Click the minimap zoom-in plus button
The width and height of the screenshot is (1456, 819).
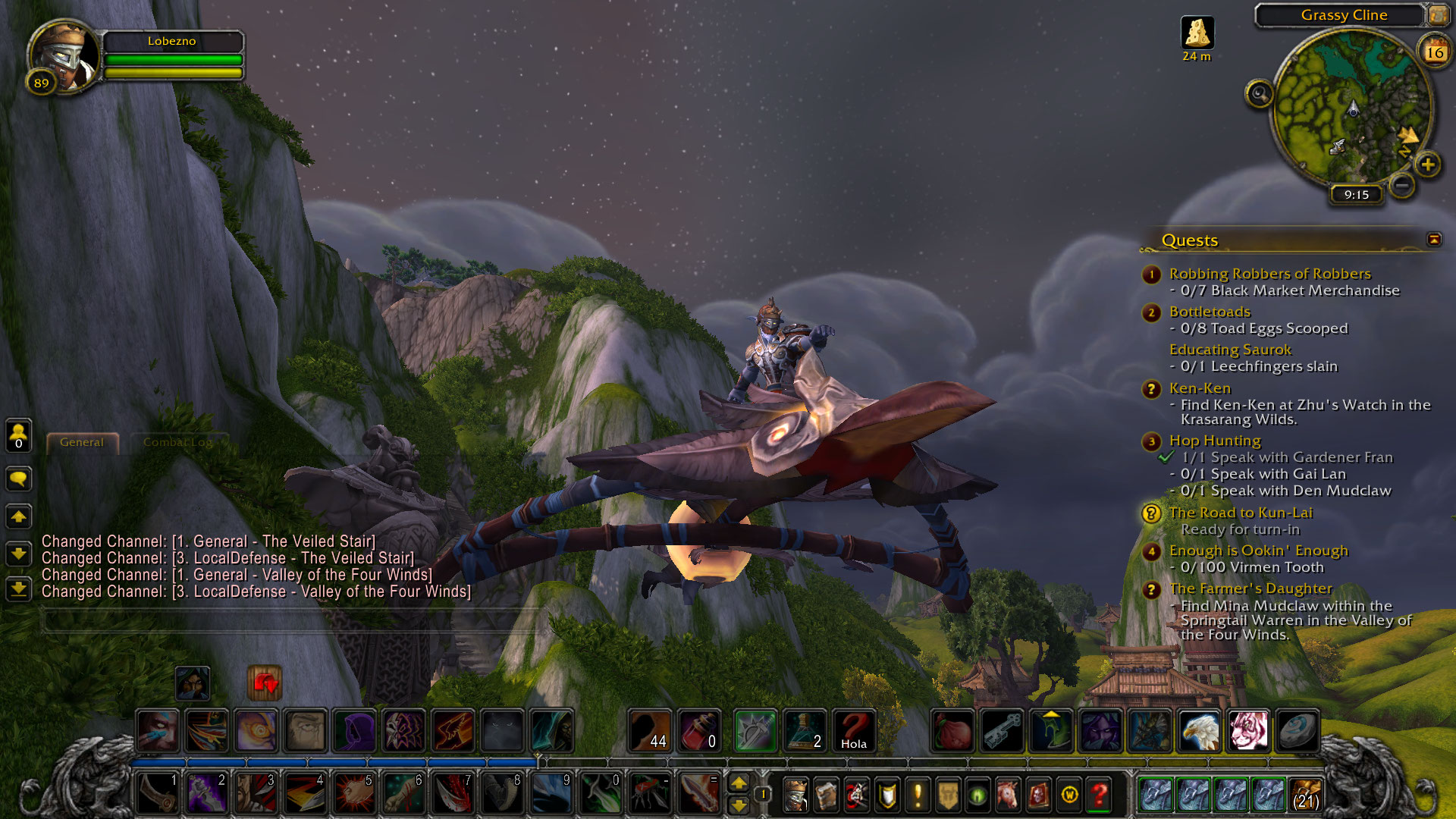click(x=1428, y=165)
